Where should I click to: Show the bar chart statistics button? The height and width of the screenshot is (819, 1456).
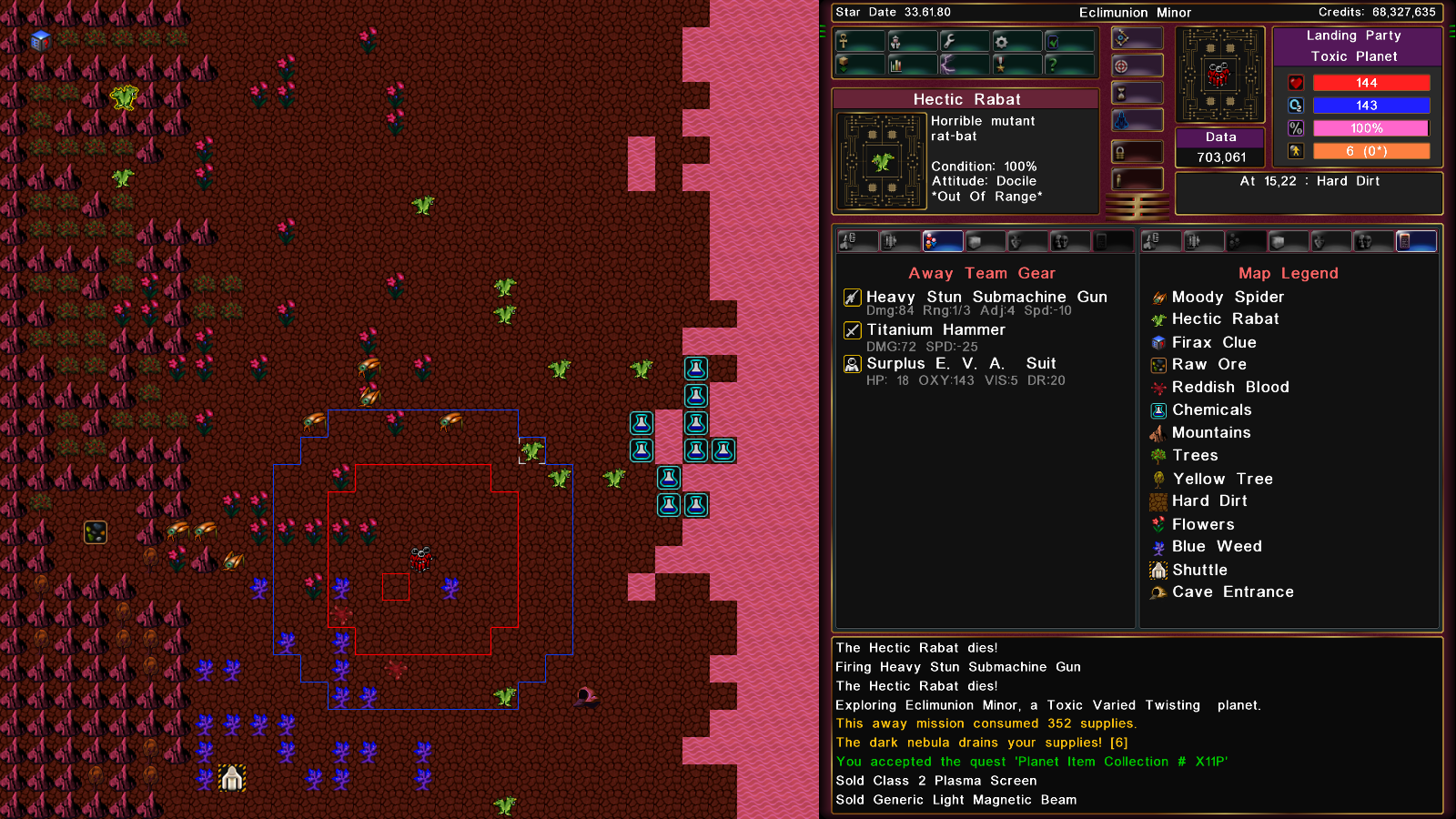tap(912, 65)
